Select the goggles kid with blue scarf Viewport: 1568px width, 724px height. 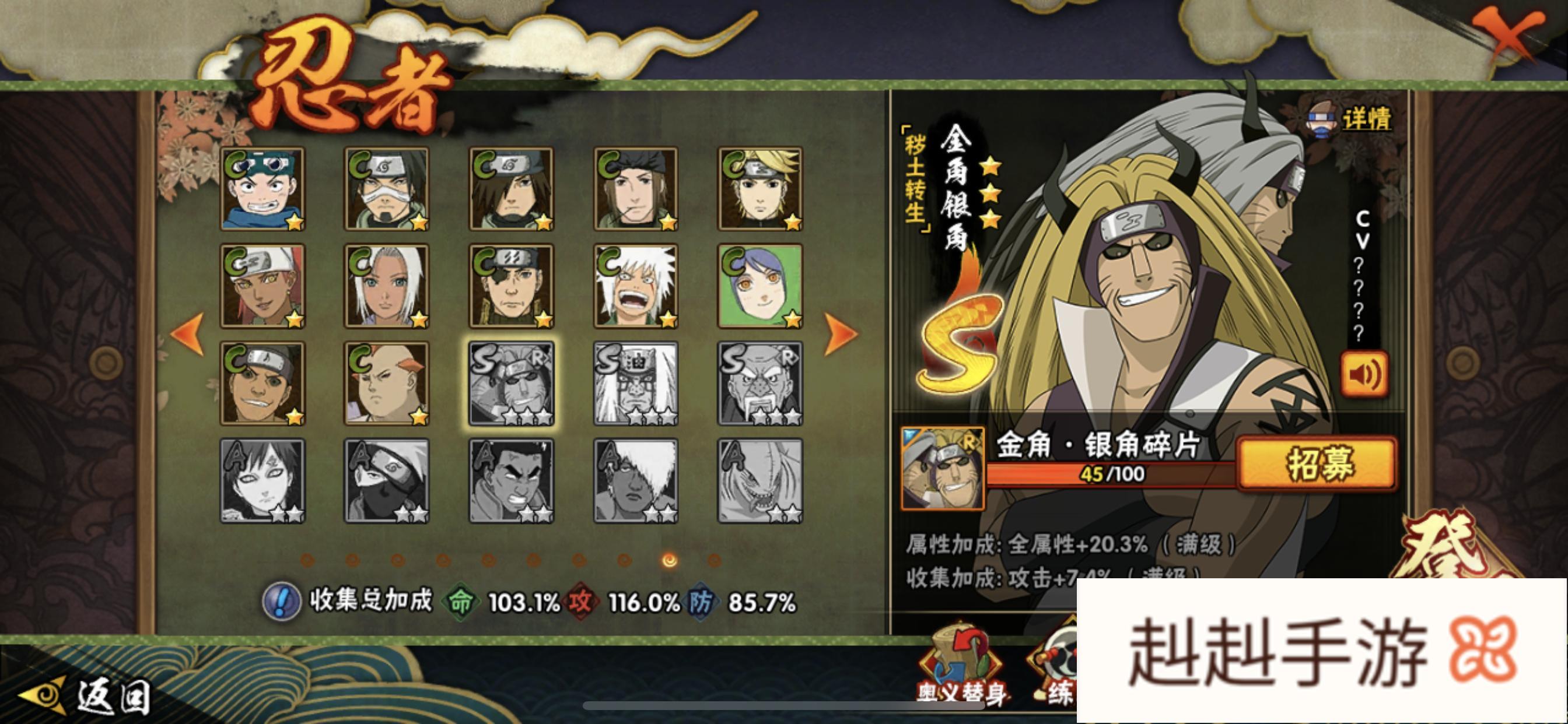[263, 189]
